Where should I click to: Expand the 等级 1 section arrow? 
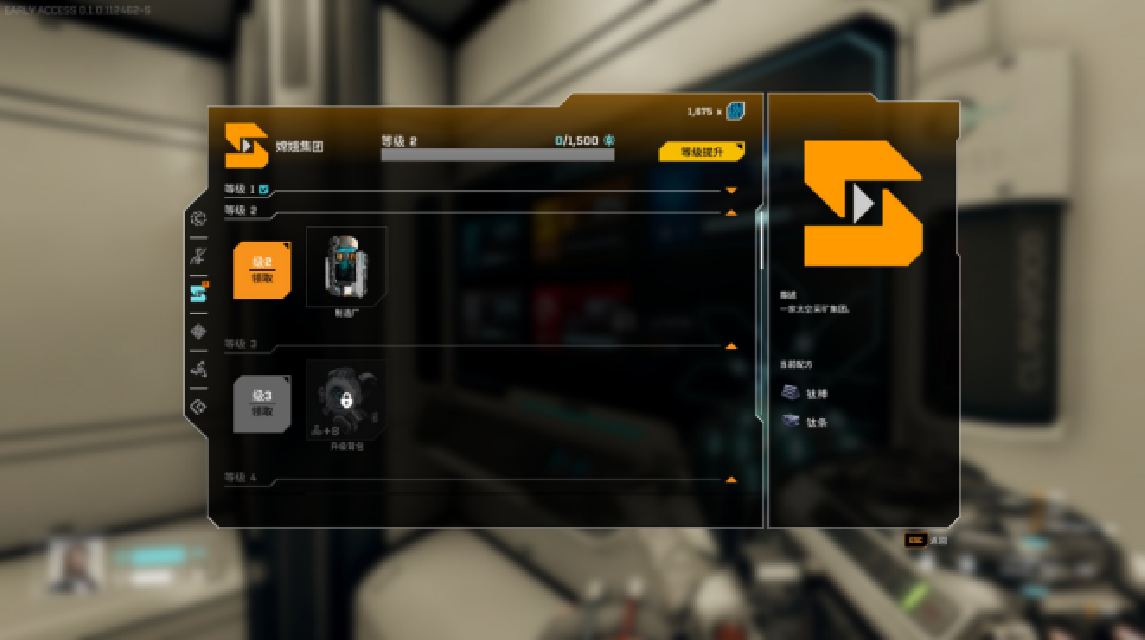(731, 190)
